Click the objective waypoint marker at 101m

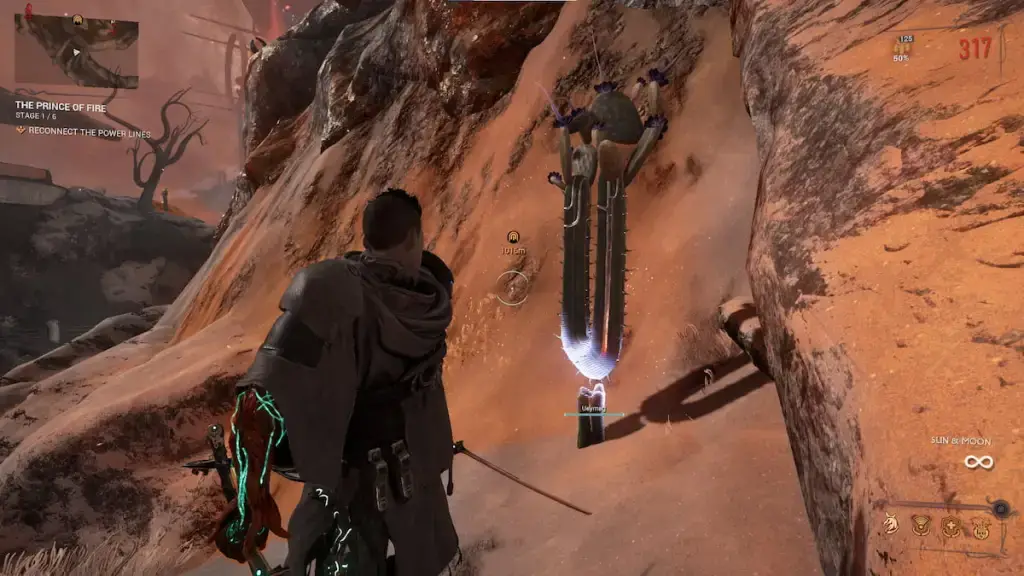click(x=513, y=236)
